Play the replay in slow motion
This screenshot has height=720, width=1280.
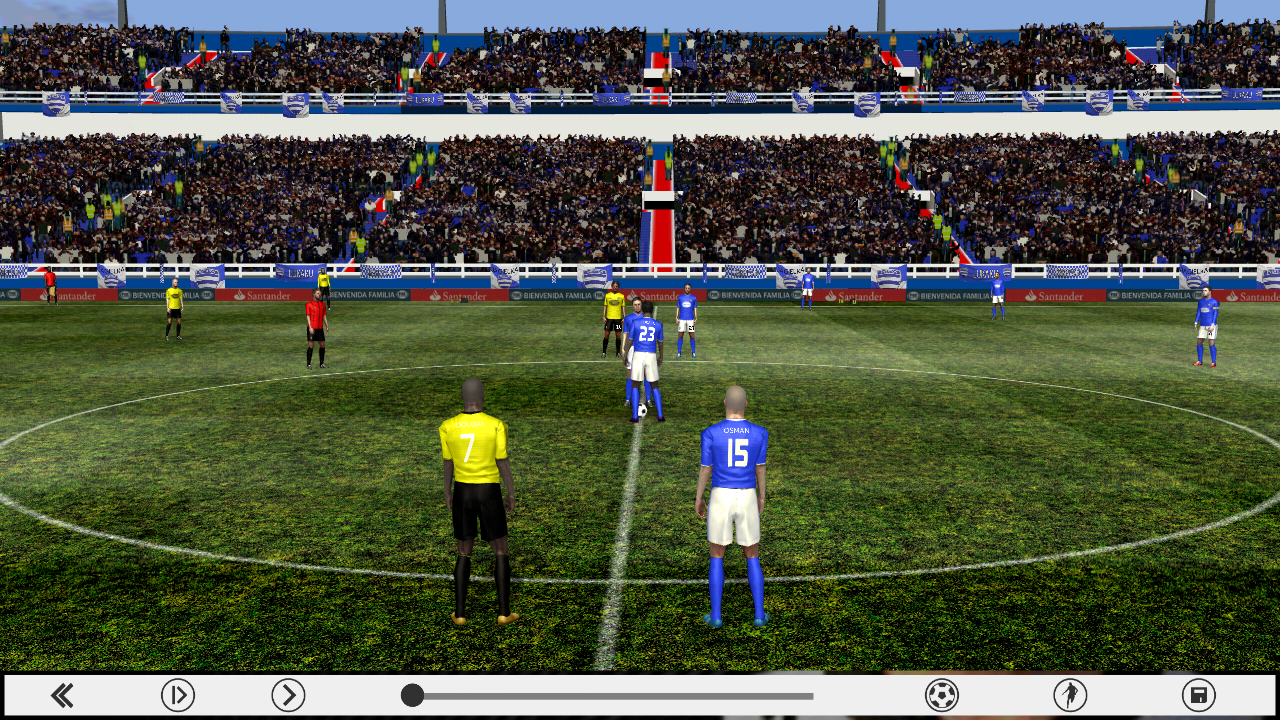[178, 696]
